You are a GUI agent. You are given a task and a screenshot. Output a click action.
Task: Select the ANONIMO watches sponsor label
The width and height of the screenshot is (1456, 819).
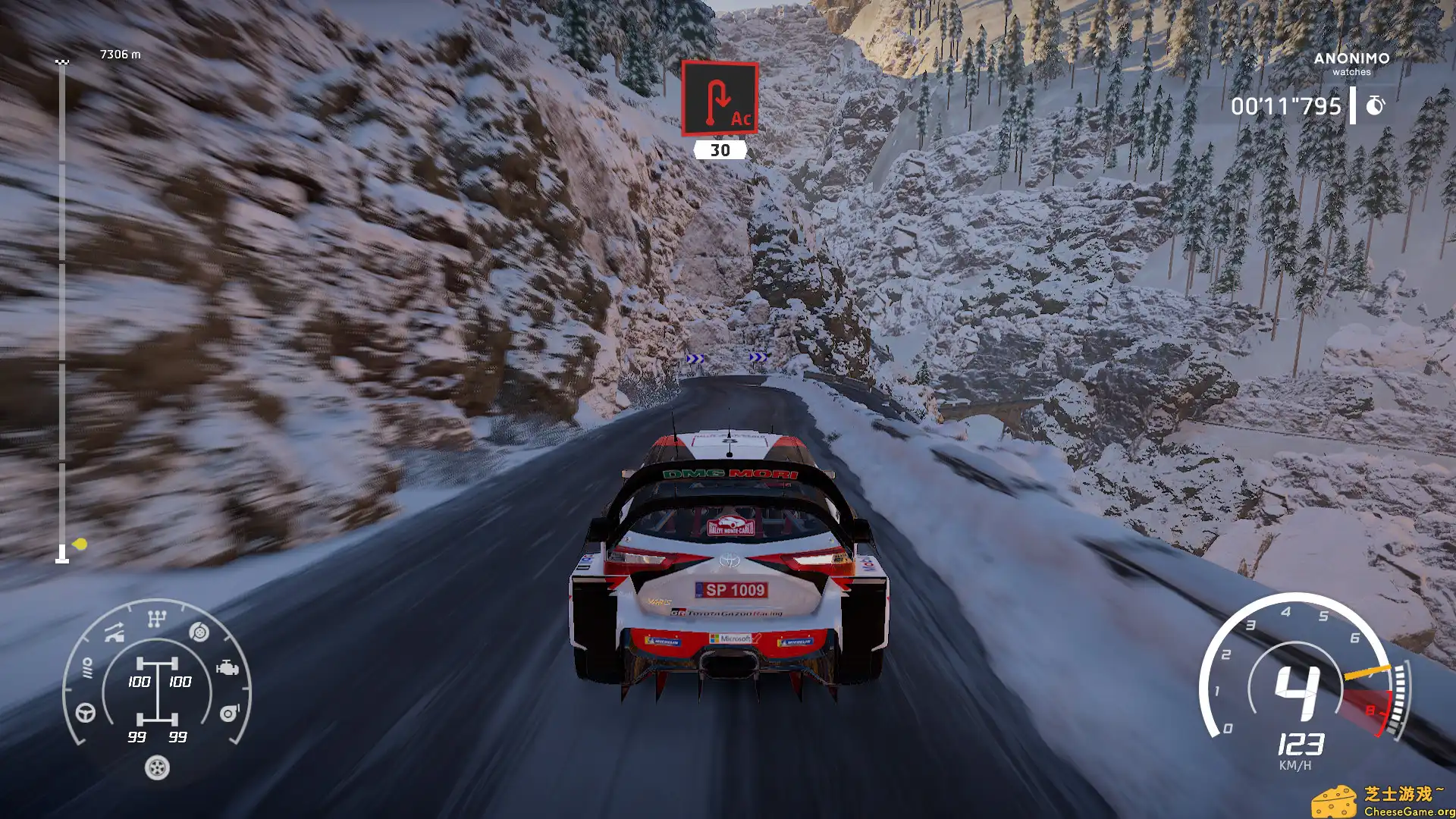point(1353,64)
